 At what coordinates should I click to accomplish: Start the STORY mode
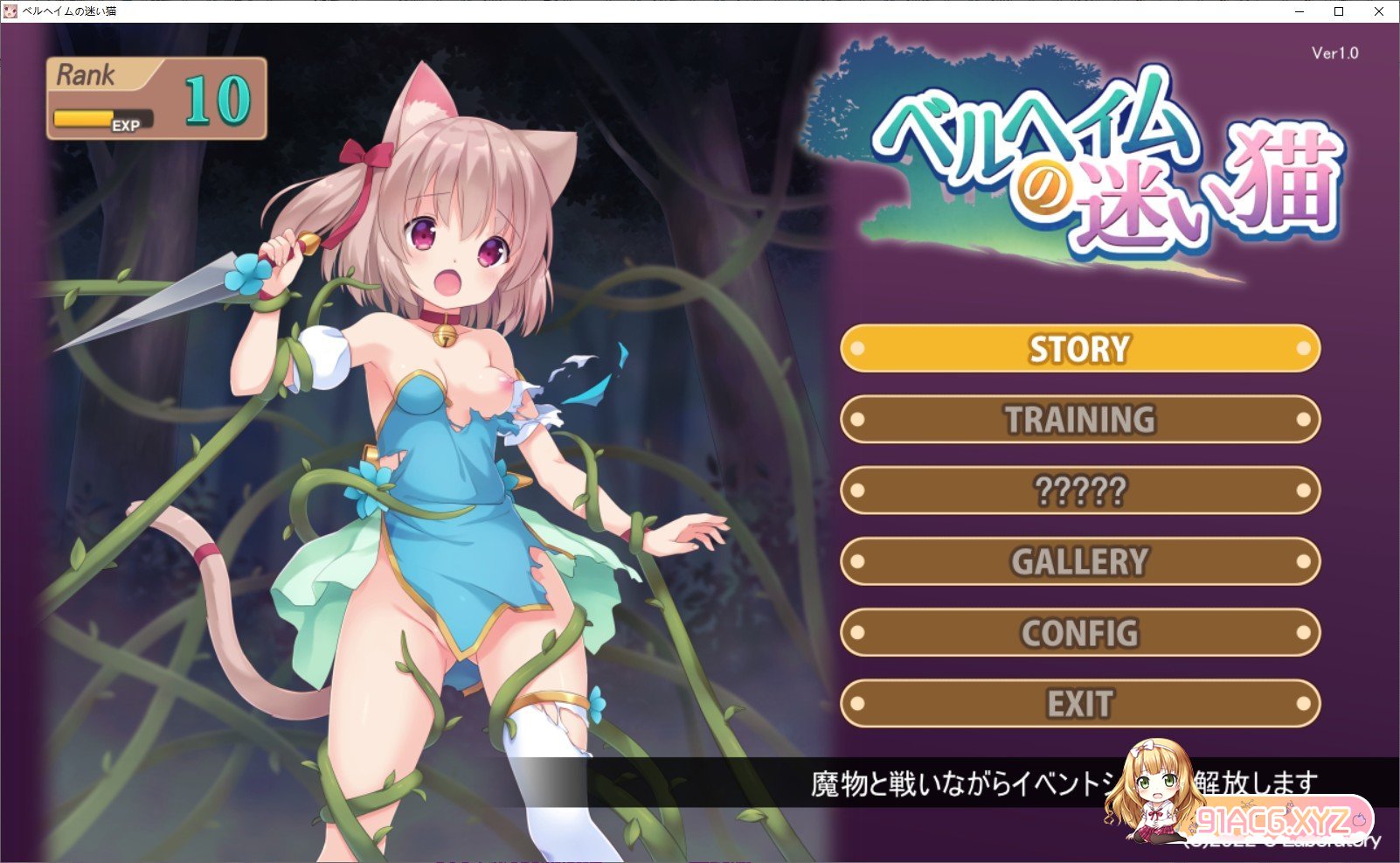(x=1079, y=349)
